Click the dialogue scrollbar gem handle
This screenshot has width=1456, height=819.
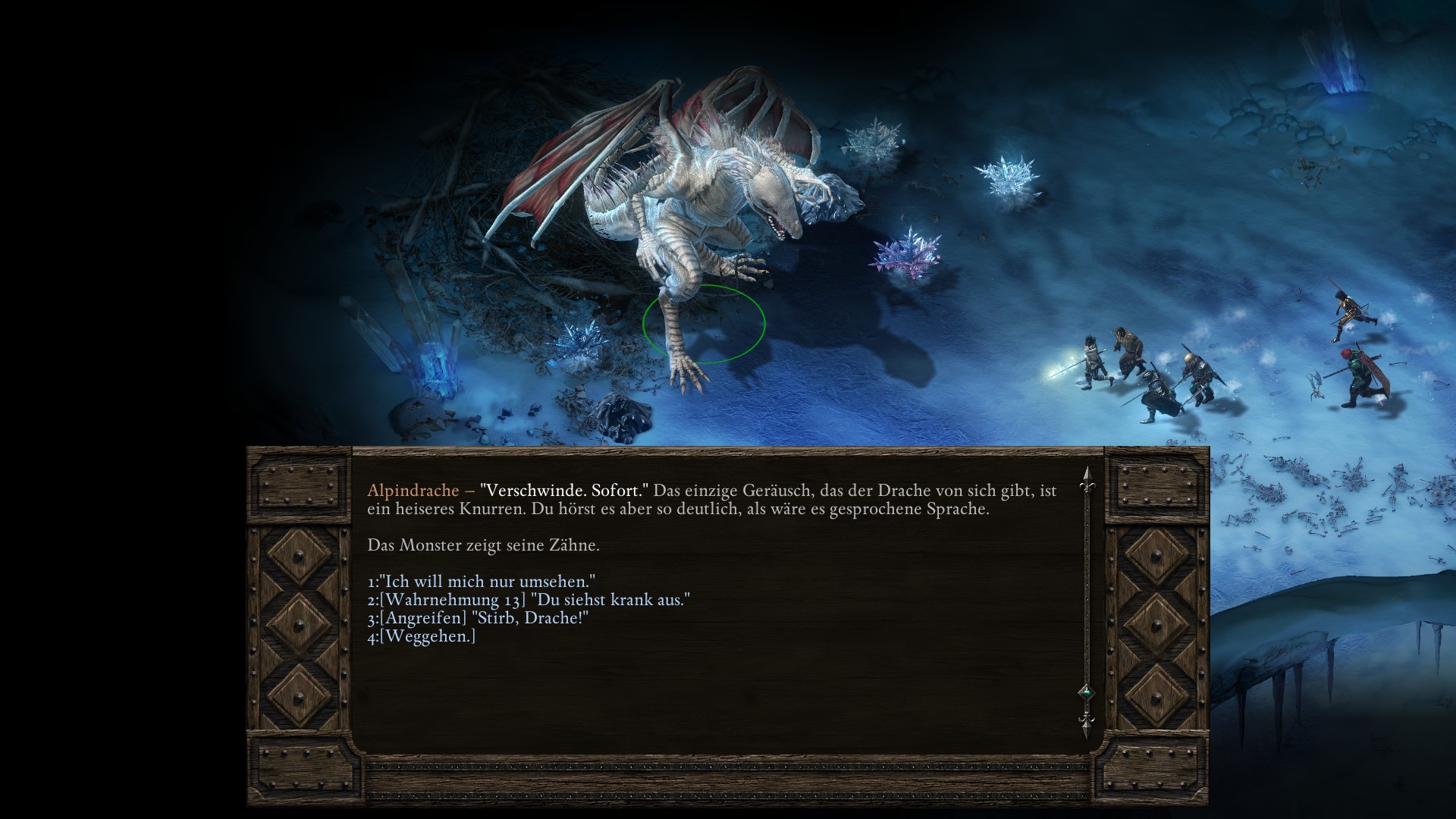coord(1086,692)
